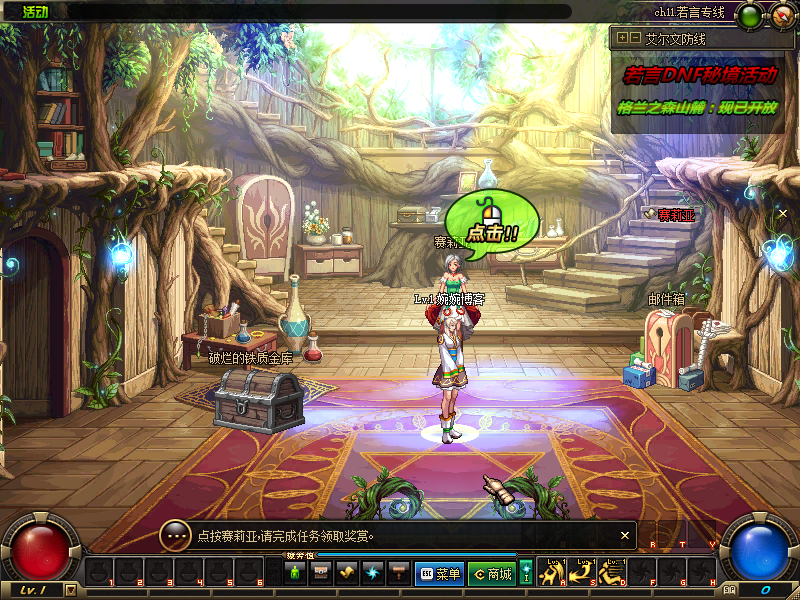The image size is (800, 600).
Task: Open the compass map button
Action: click(780, 15)
